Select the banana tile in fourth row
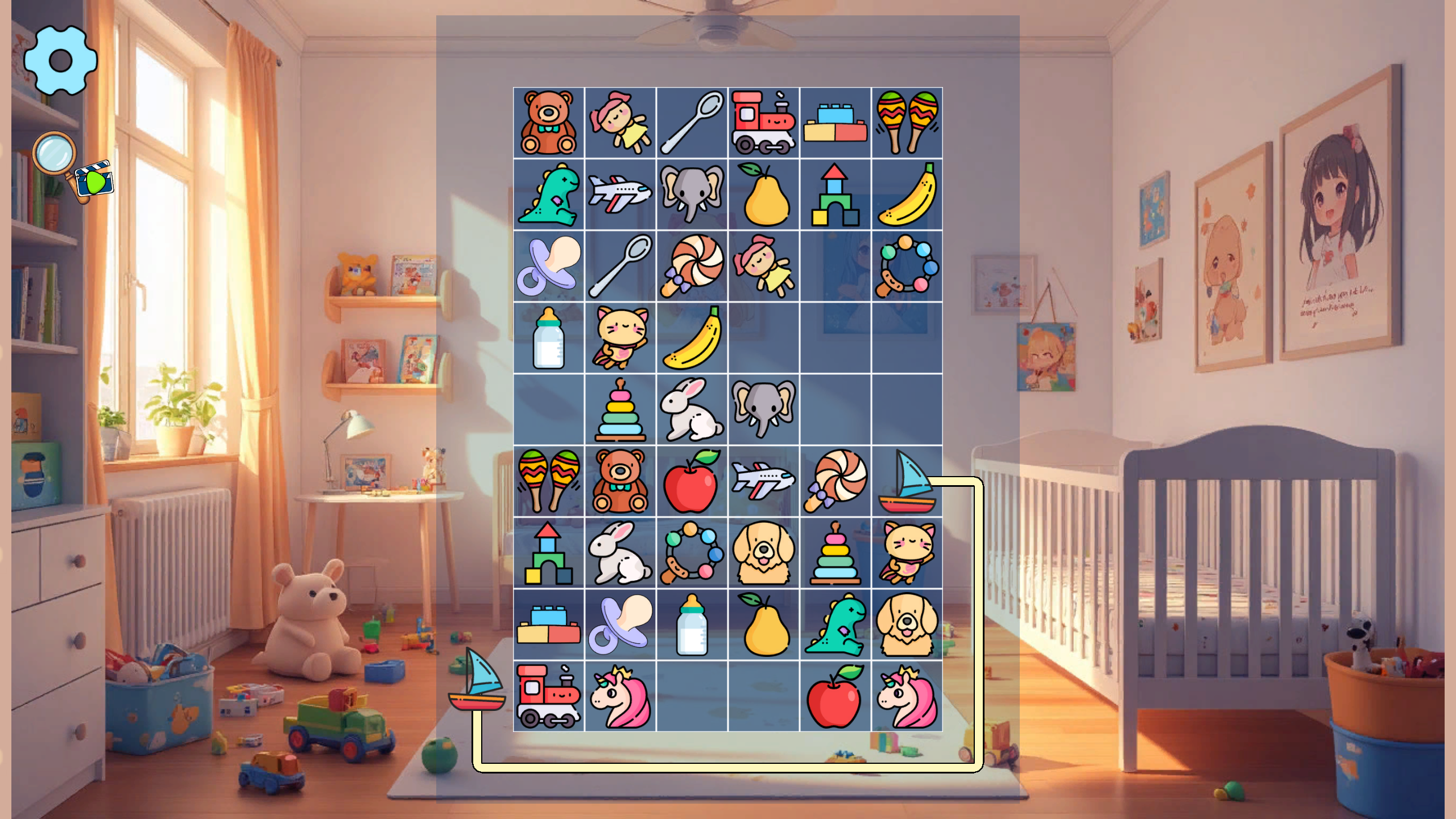This screenshot has width=1456, height=819. (691, 337)
